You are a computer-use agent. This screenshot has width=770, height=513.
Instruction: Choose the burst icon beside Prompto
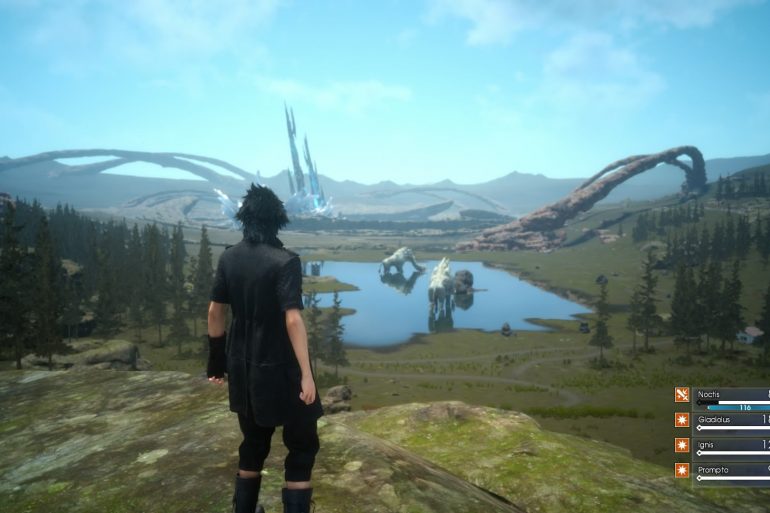682,470
